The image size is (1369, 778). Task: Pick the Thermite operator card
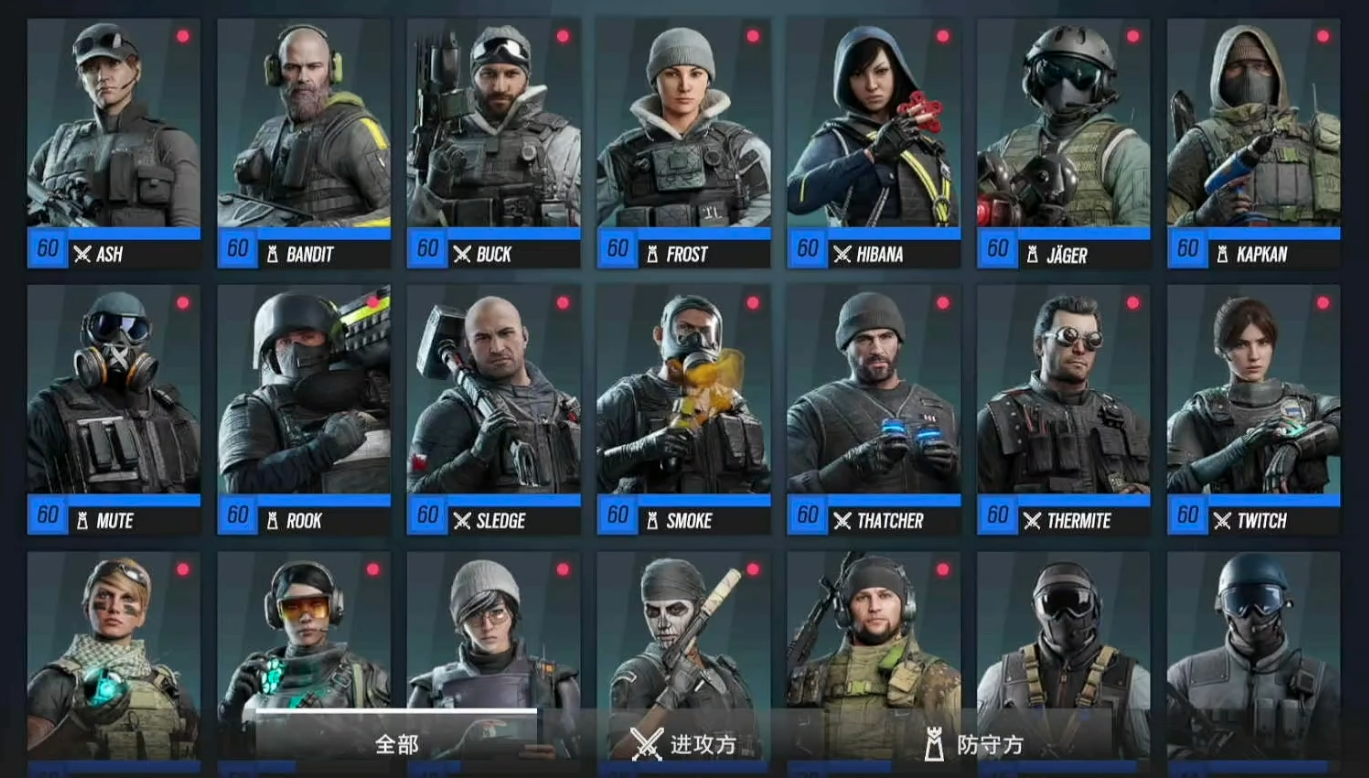click(1063, 410)
